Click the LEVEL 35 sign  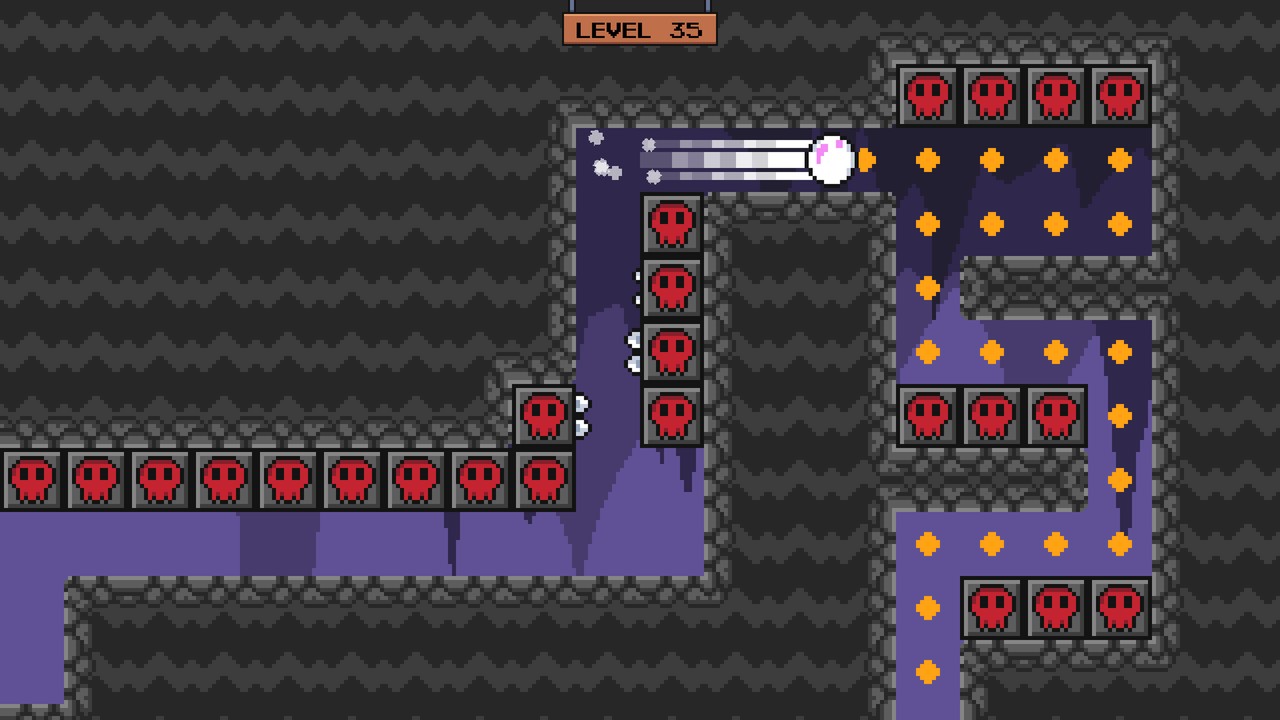[640, 30]
